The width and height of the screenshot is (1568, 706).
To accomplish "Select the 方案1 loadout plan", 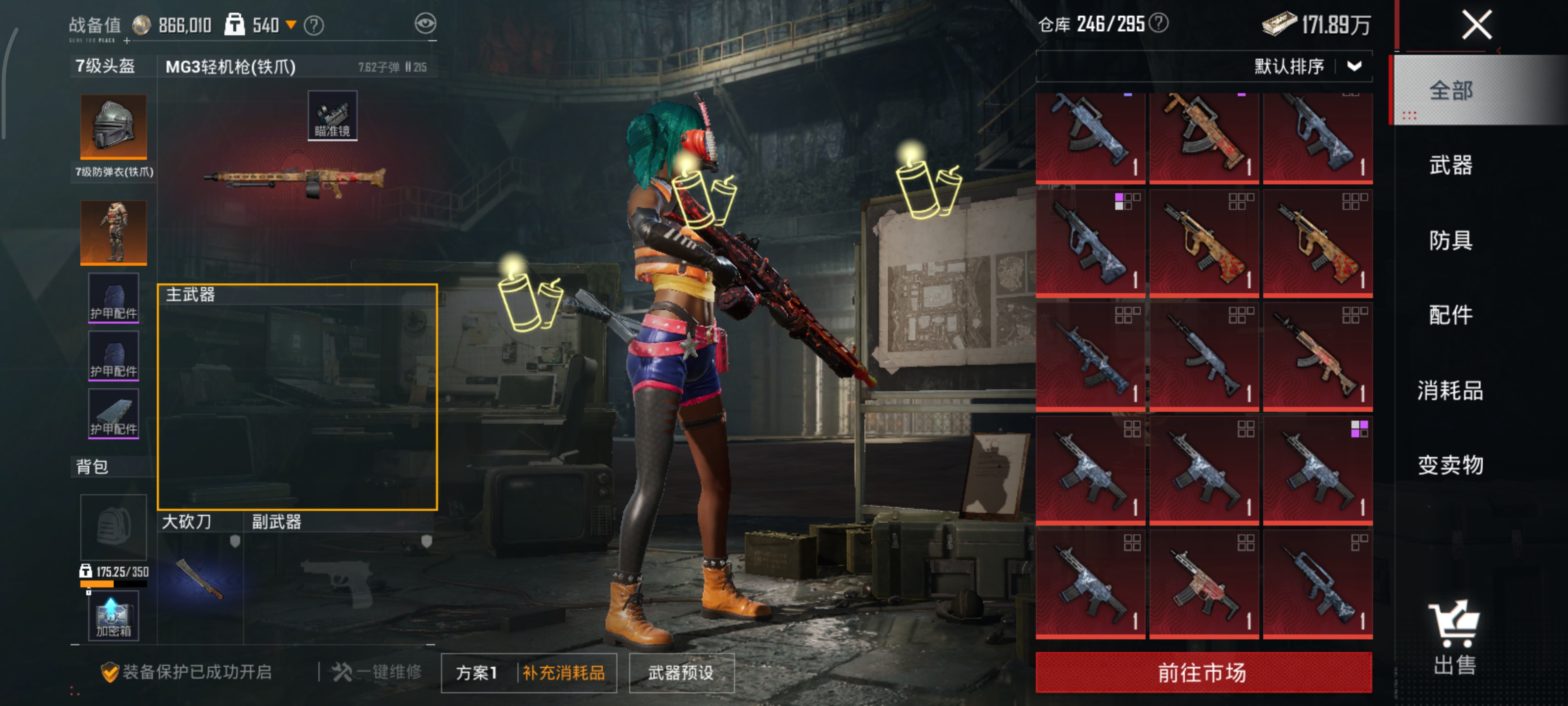I will pos(477,673).
